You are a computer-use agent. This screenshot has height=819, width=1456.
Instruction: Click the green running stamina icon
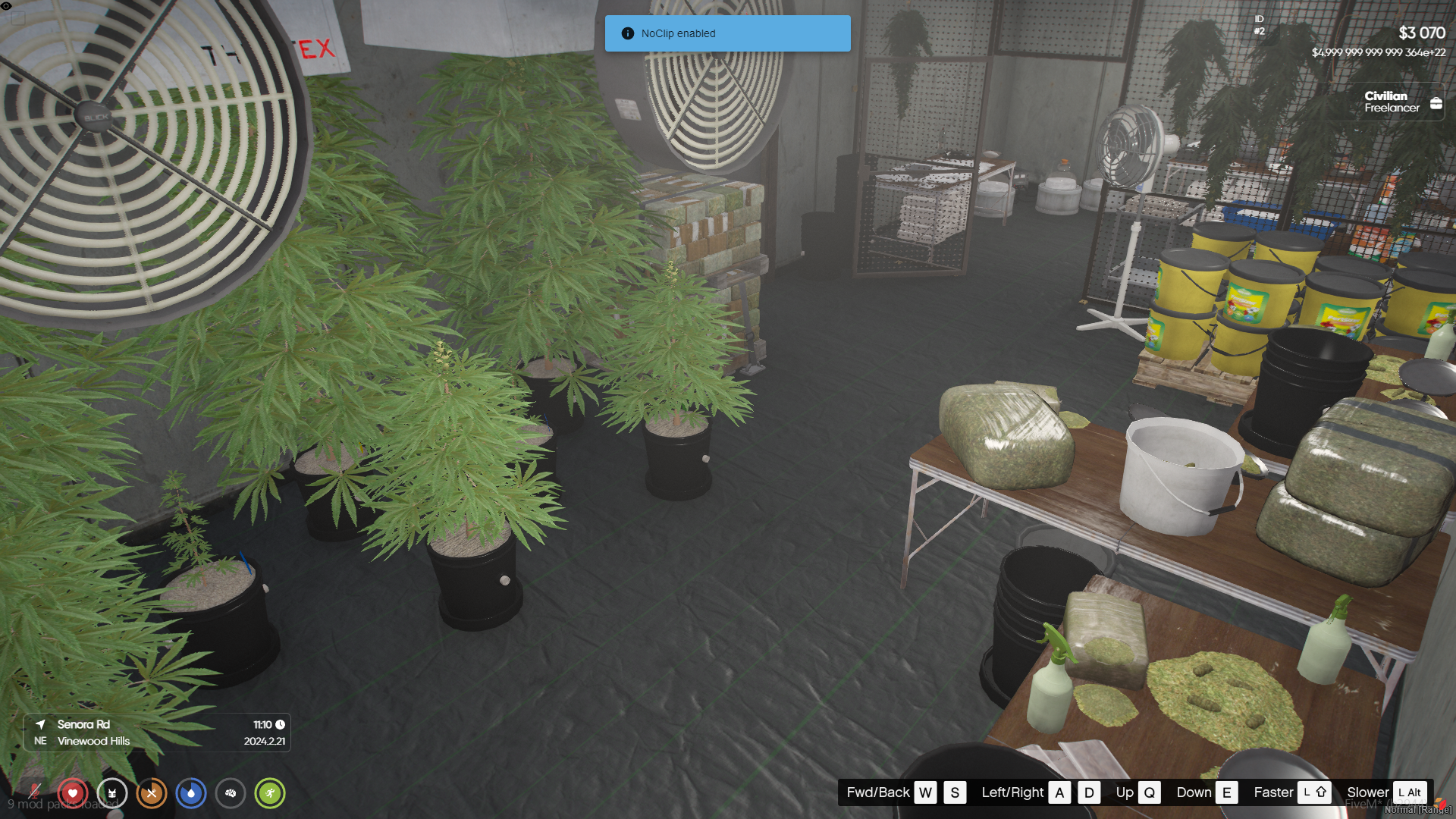(x=270, y=793)
